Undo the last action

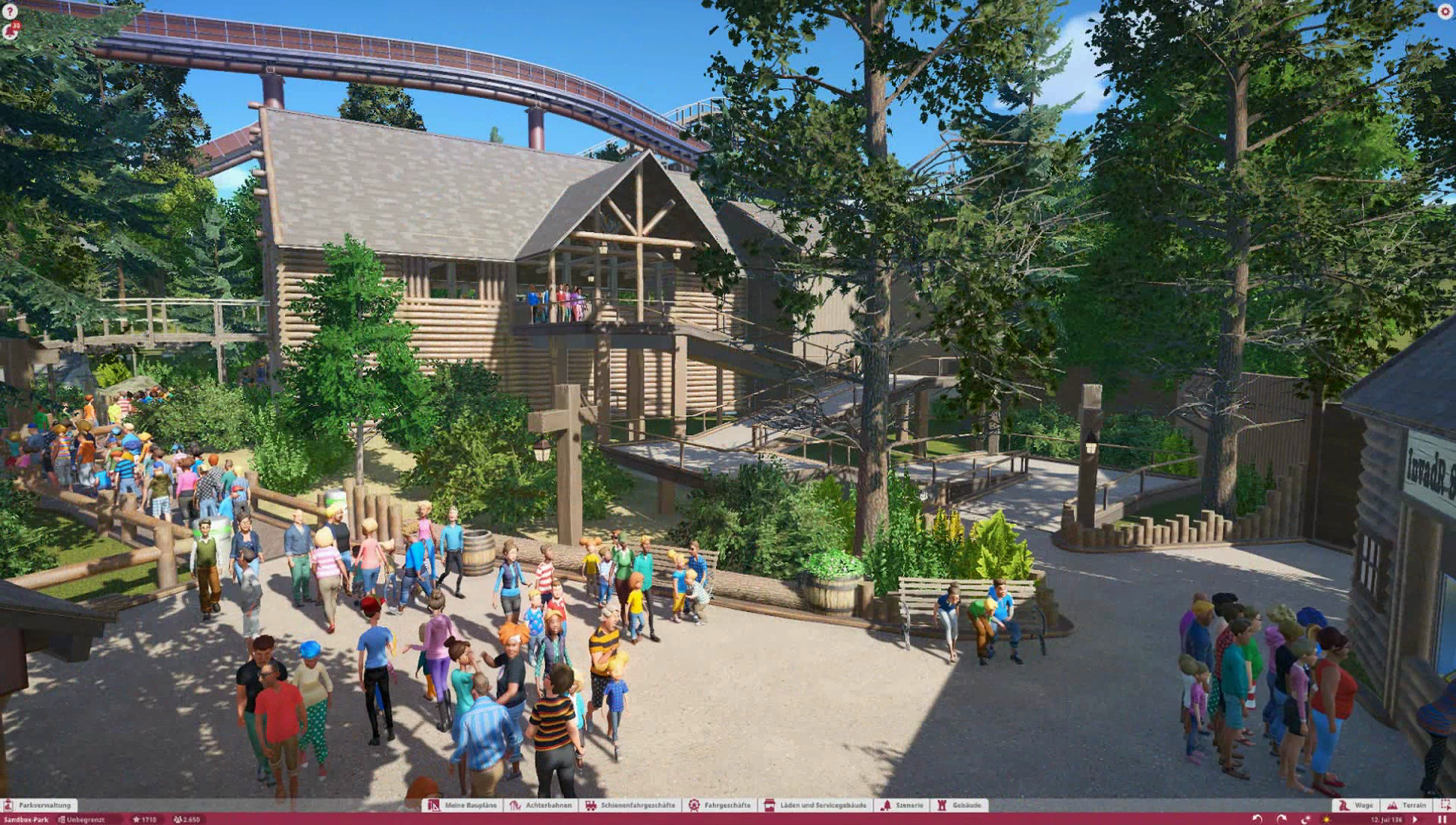[x=1257, y=820]
